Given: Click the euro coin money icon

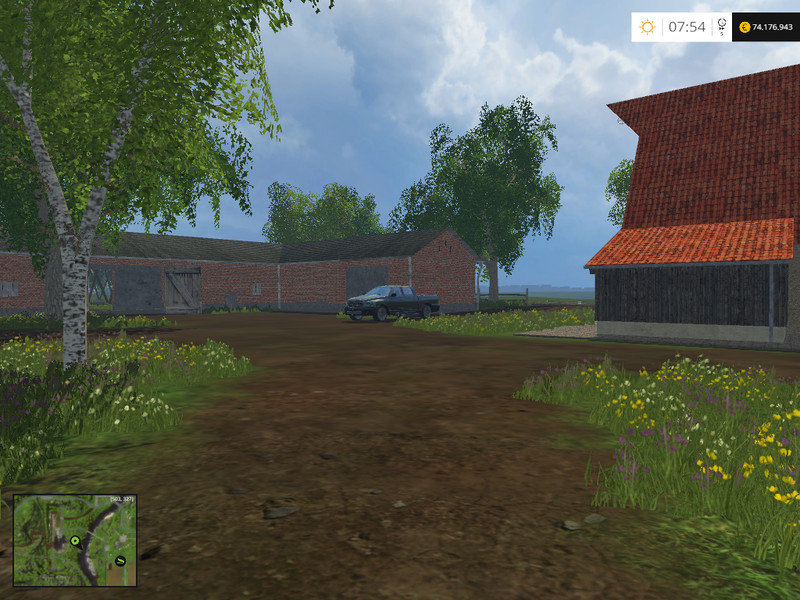Looking at the screenshot, I should [x=744, y=27].
